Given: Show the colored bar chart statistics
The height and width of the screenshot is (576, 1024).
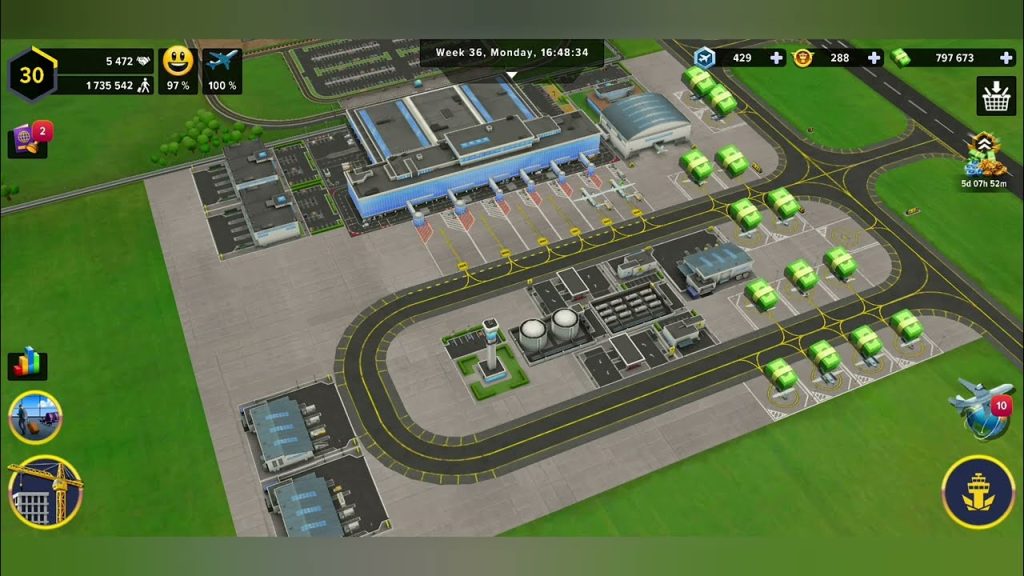Looking at the screenshot, I should 27,363.
